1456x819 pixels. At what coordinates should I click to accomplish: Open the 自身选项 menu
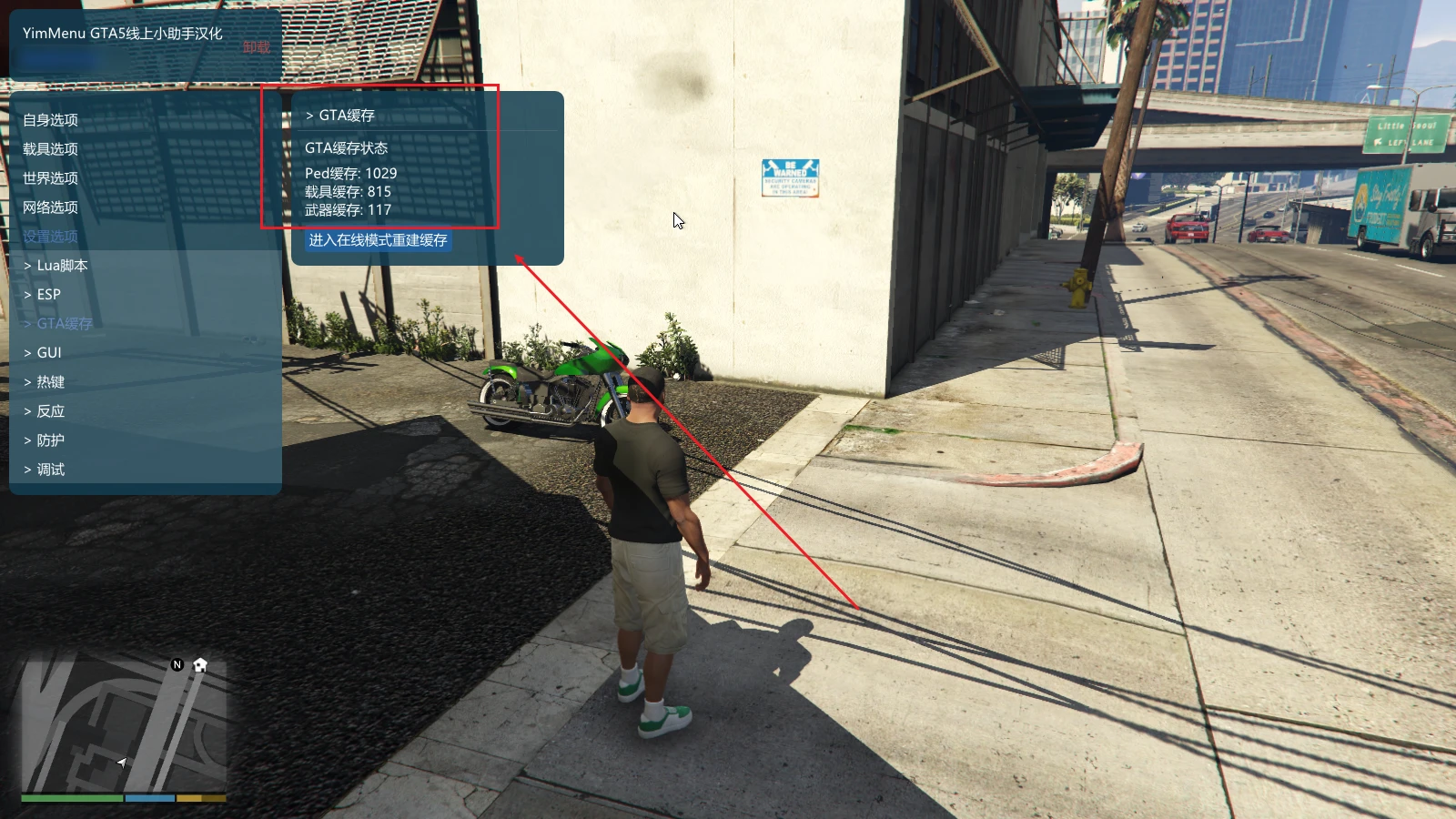[x=51, y=120]
